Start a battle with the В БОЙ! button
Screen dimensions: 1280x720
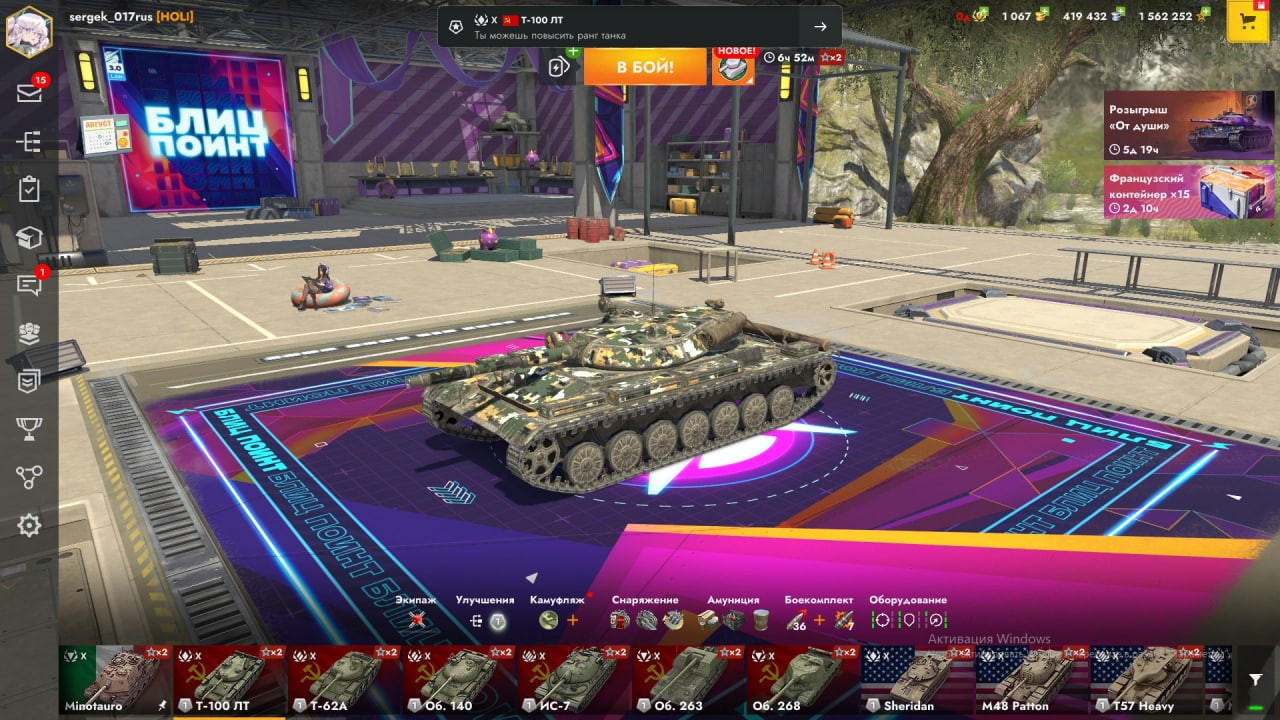click(645, 67)
